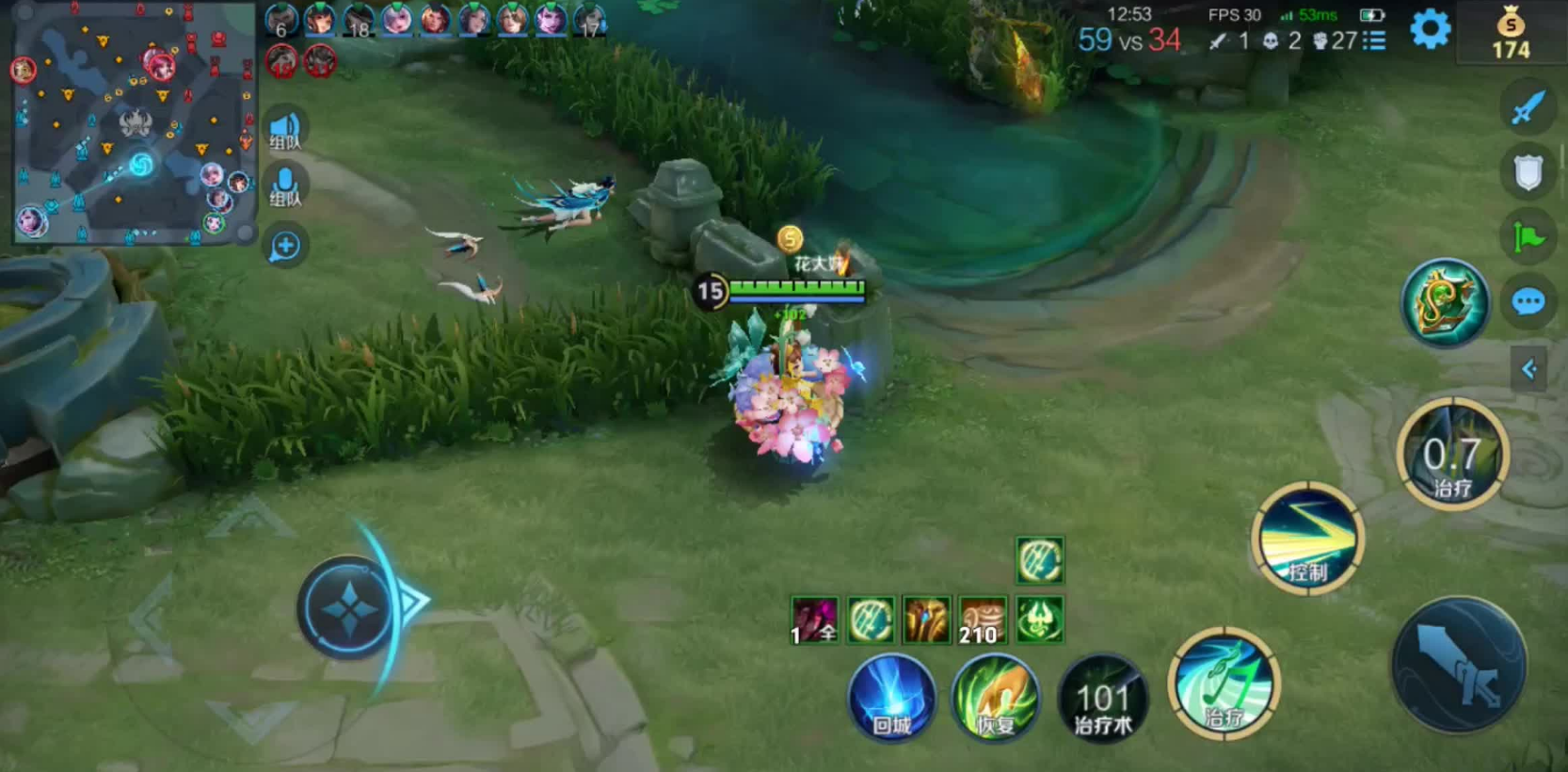Screen dimensions: 1568x772
Task: Use the 恢复 recovery button
Action: point(995,698)
